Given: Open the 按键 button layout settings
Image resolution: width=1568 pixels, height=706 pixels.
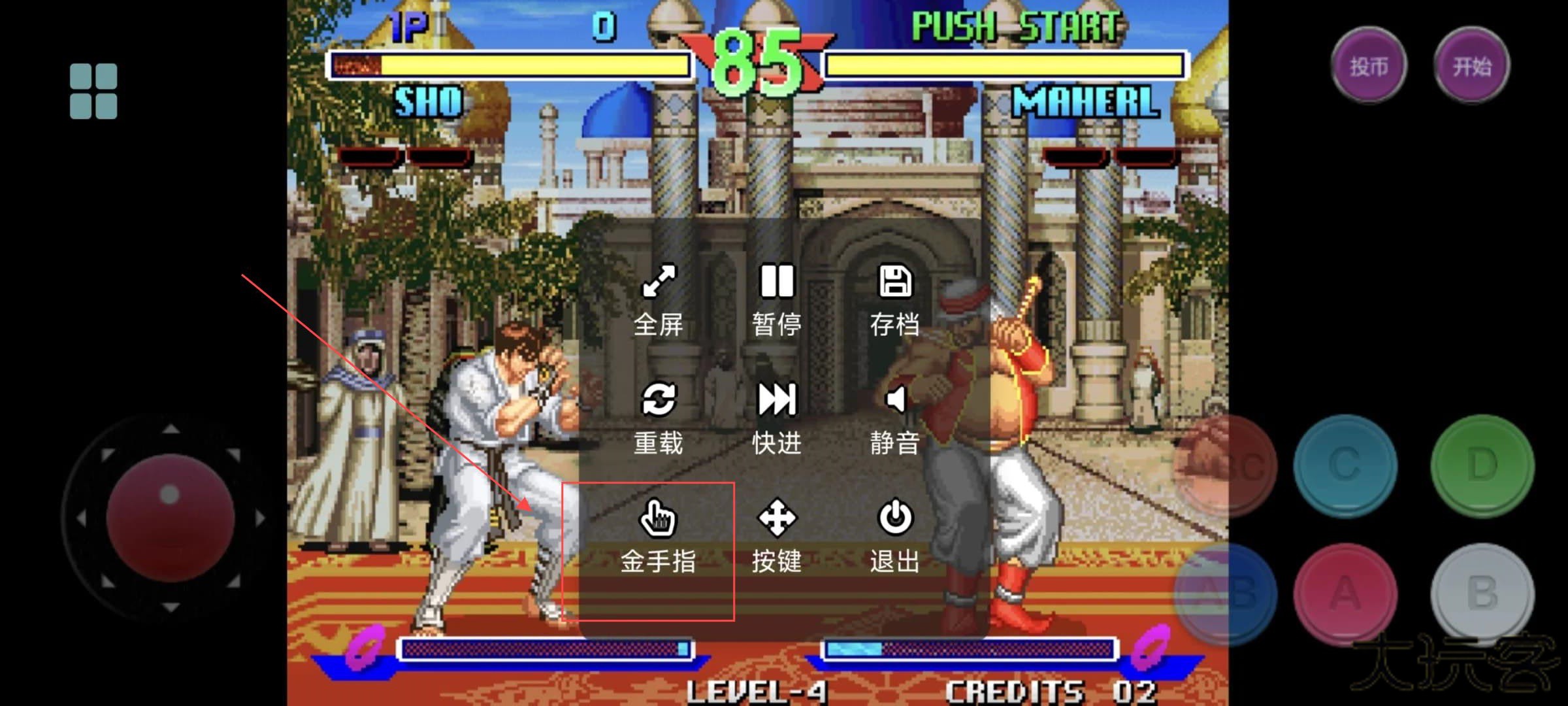Looking at the screenshot, I should 777,537.
